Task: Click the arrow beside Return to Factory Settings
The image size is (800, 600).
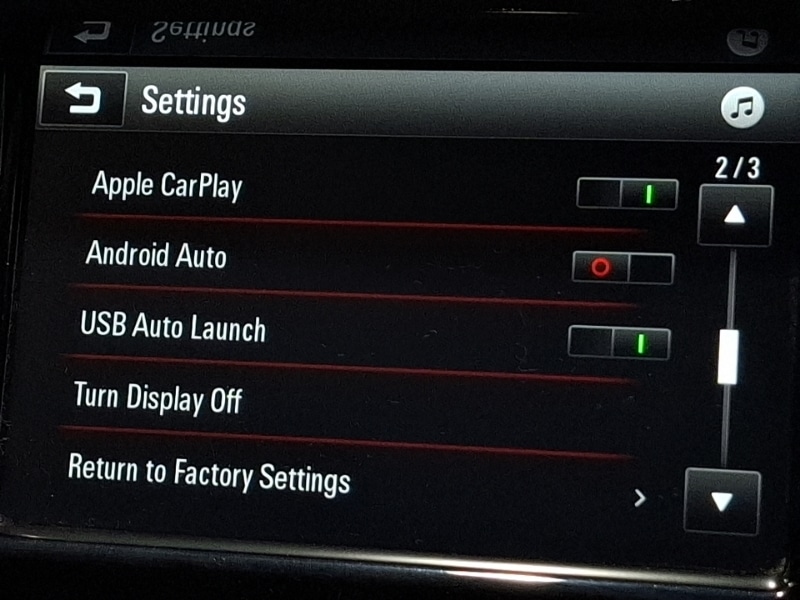Action: [640, 497]
